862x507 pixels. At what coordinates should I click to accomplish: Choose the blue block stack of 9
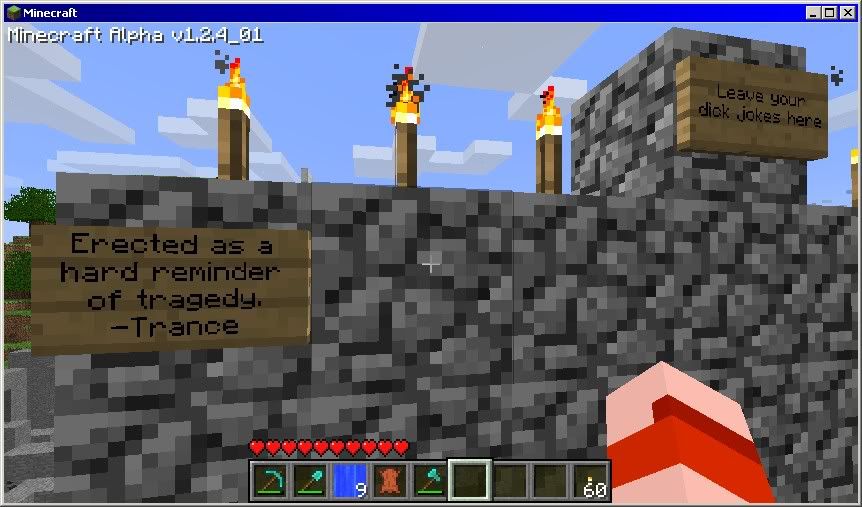(348, 480)
